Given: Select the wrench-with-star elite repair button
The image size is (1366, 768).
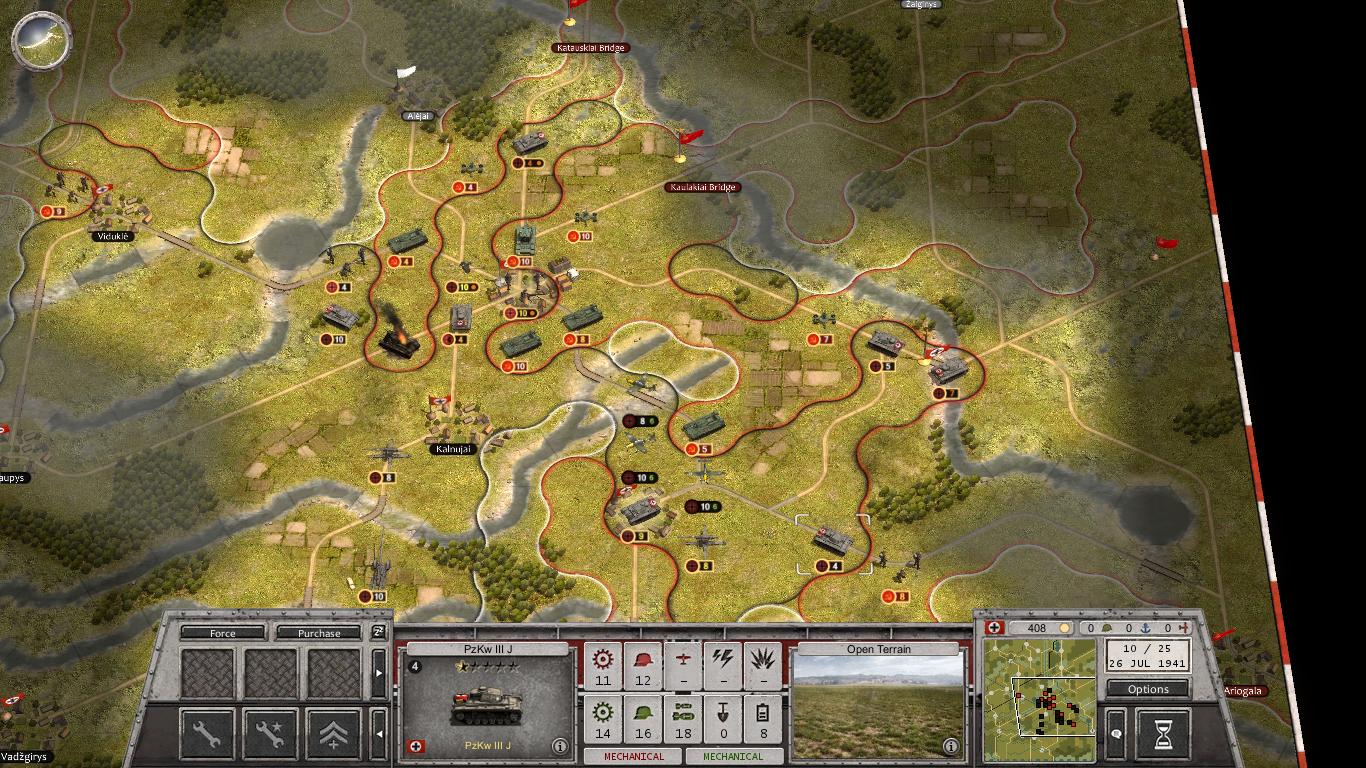Looking at the screenshot, I should pos(270,735).
